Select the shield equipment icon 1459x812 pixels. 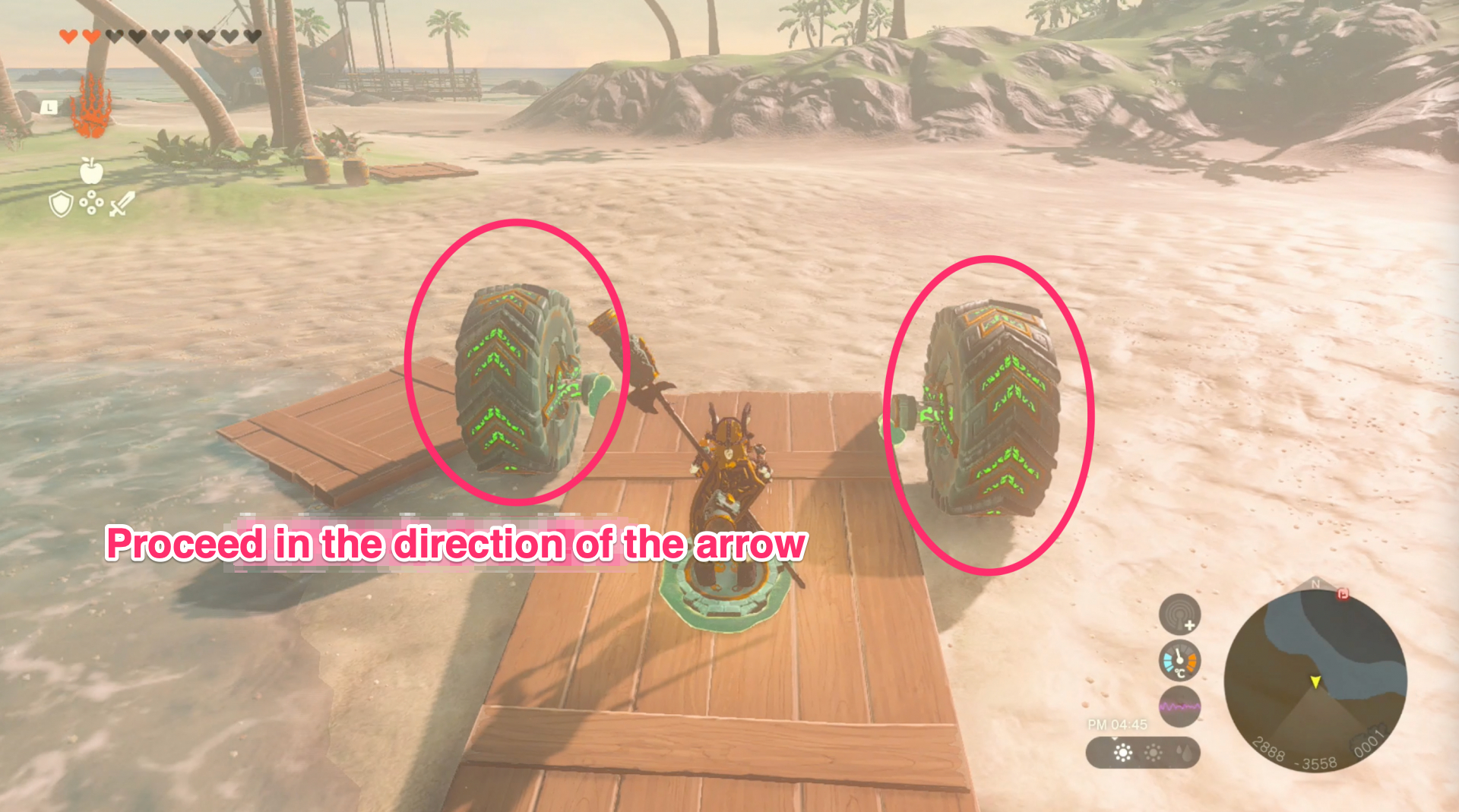coord(61,204)
